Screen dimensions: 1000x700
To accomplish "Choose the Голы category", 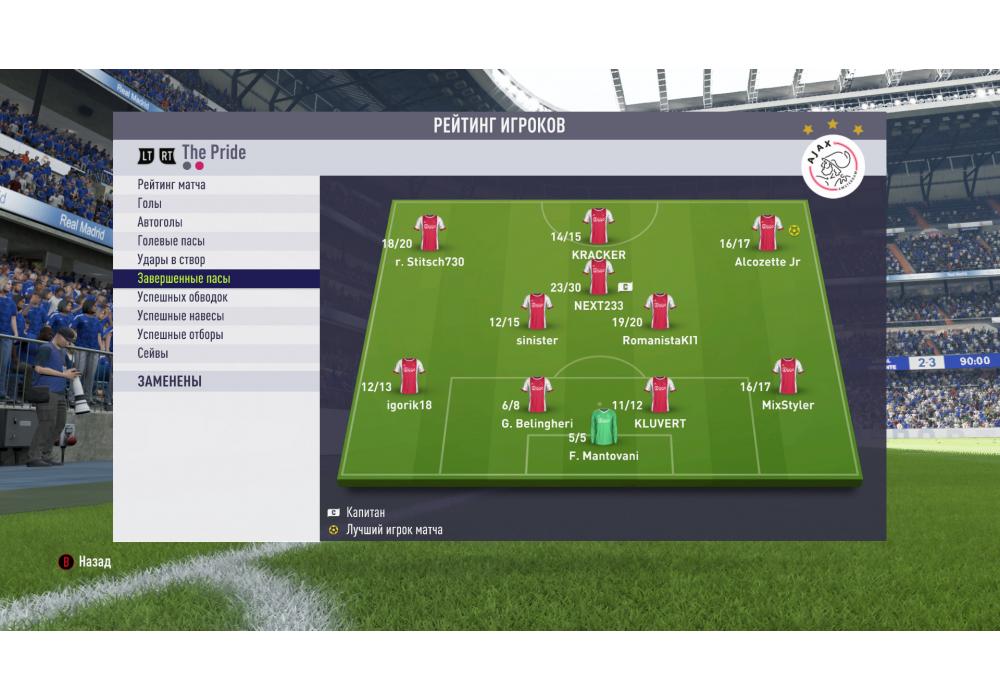I will [215, 204].
